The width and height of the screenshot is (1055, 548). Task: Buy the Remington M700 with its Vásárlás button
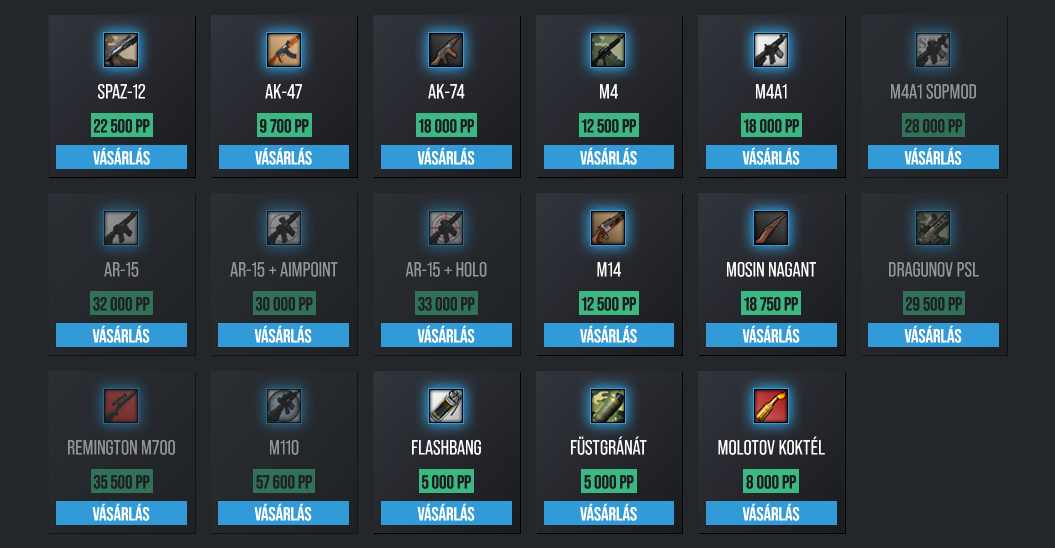tap(121, 513)
